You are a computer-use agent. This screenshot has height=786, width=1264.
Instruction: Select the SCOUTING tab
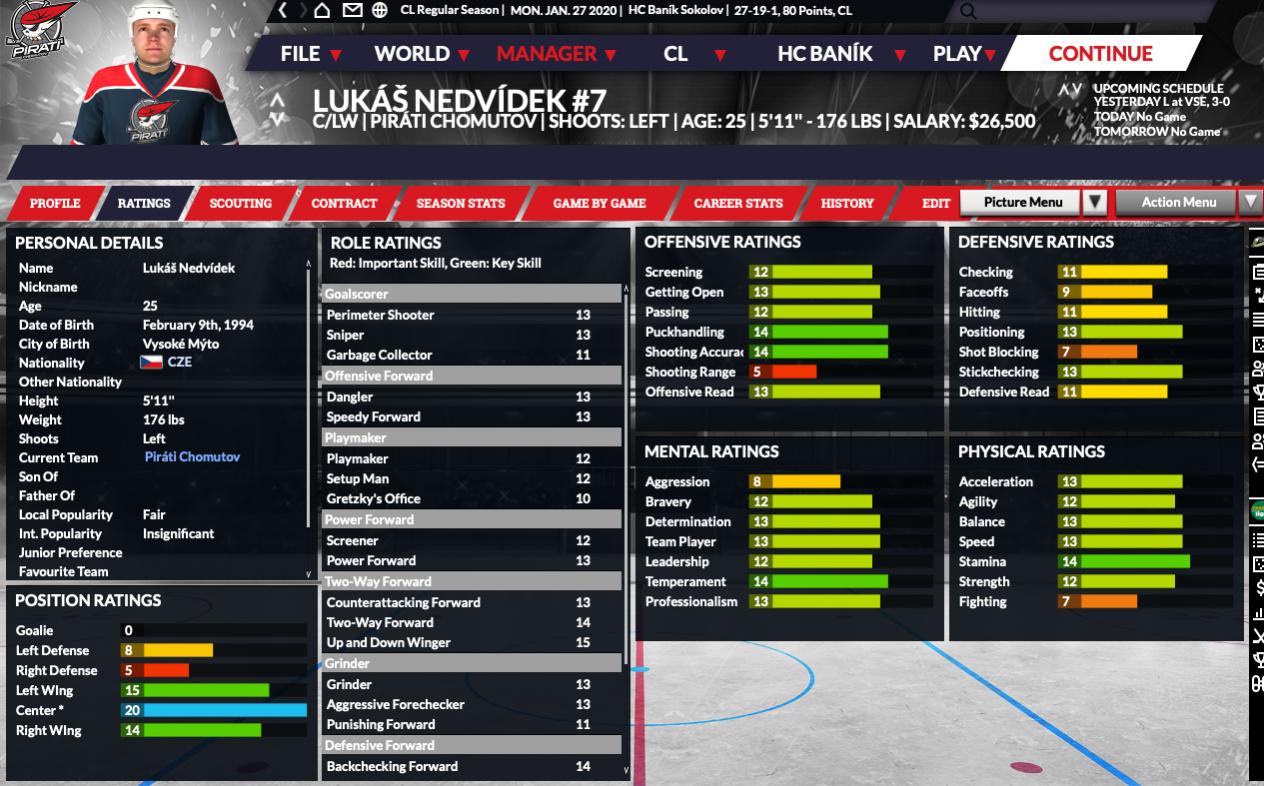(x=240, y=203)
